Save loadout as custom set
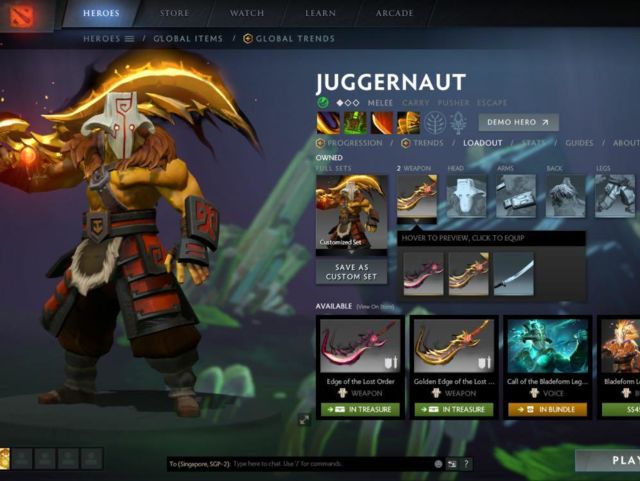 click(351, 272)
